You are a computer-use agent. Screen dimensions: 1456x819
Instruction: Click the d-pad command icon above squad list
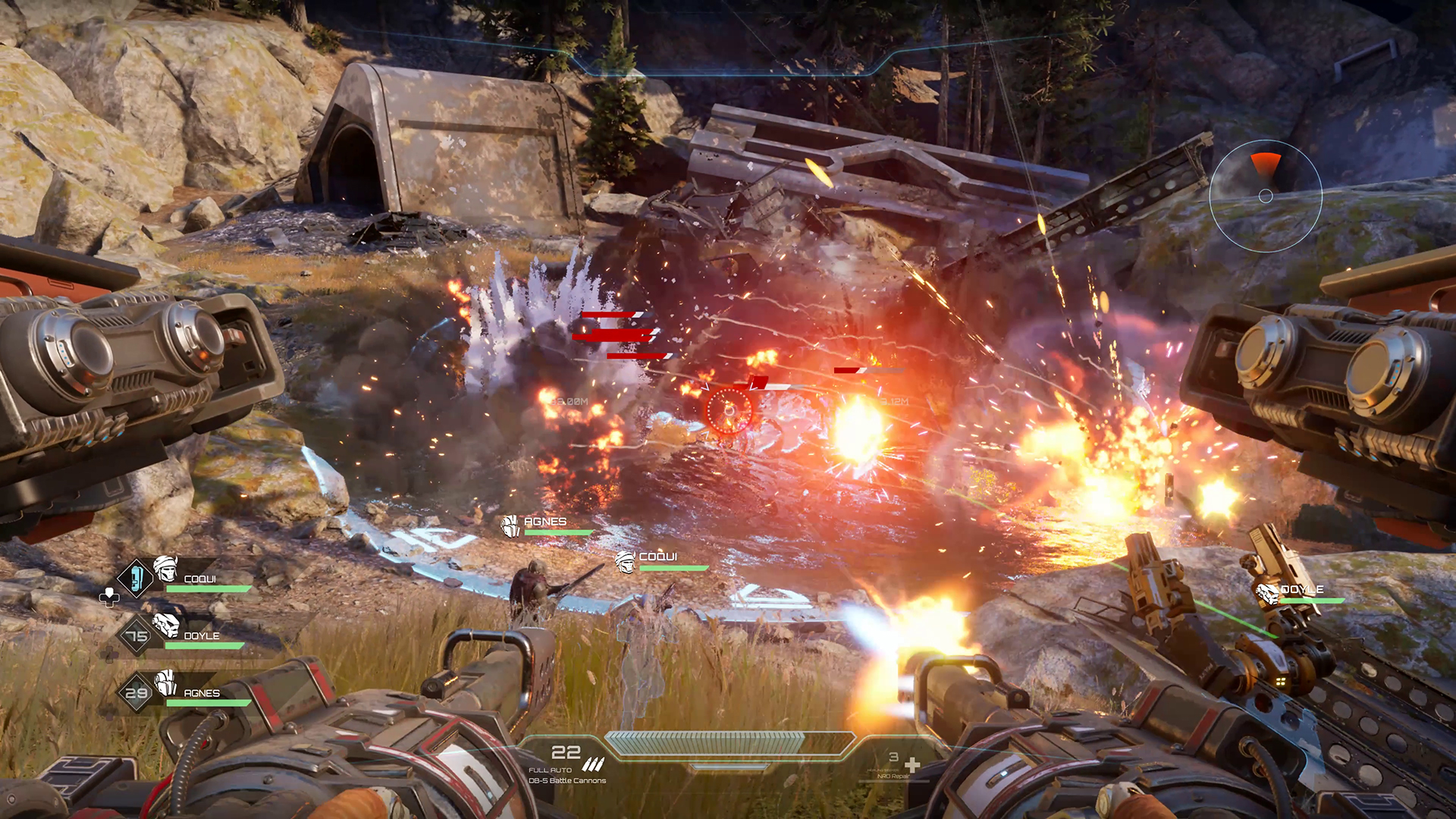[109, 597]
